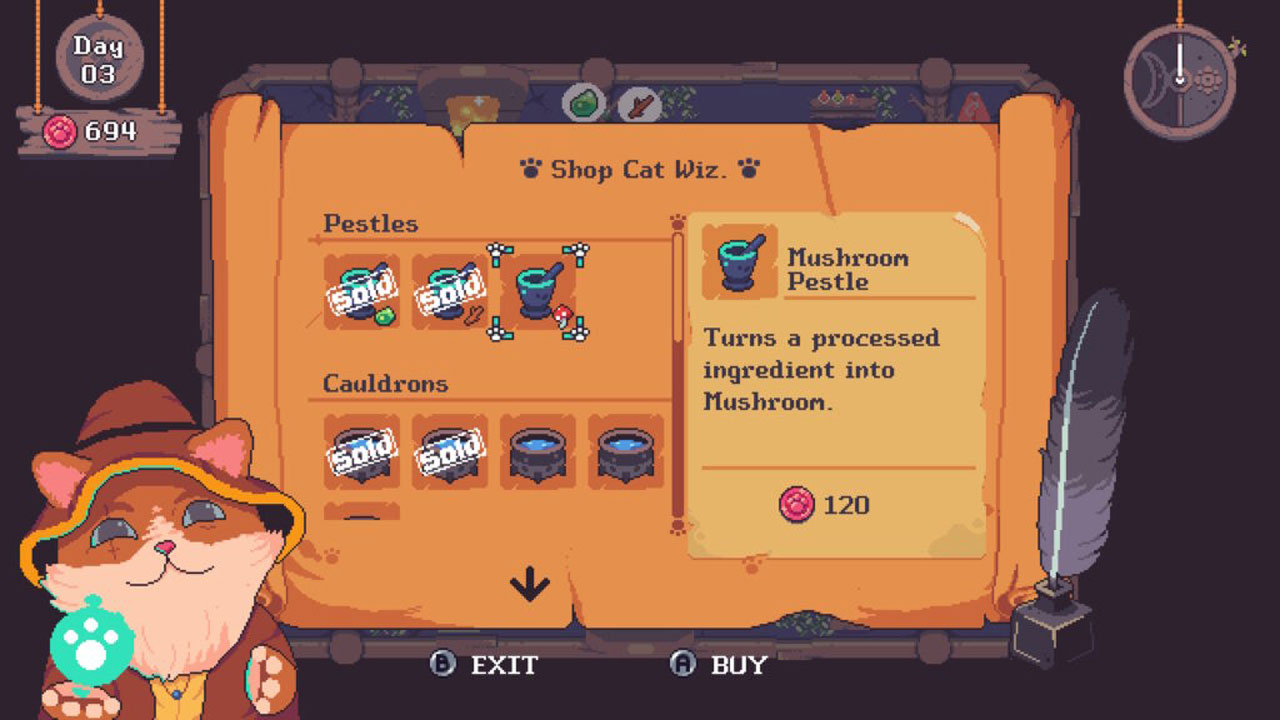
Task: Click the down arrow below the shop list
Action: 530,584
